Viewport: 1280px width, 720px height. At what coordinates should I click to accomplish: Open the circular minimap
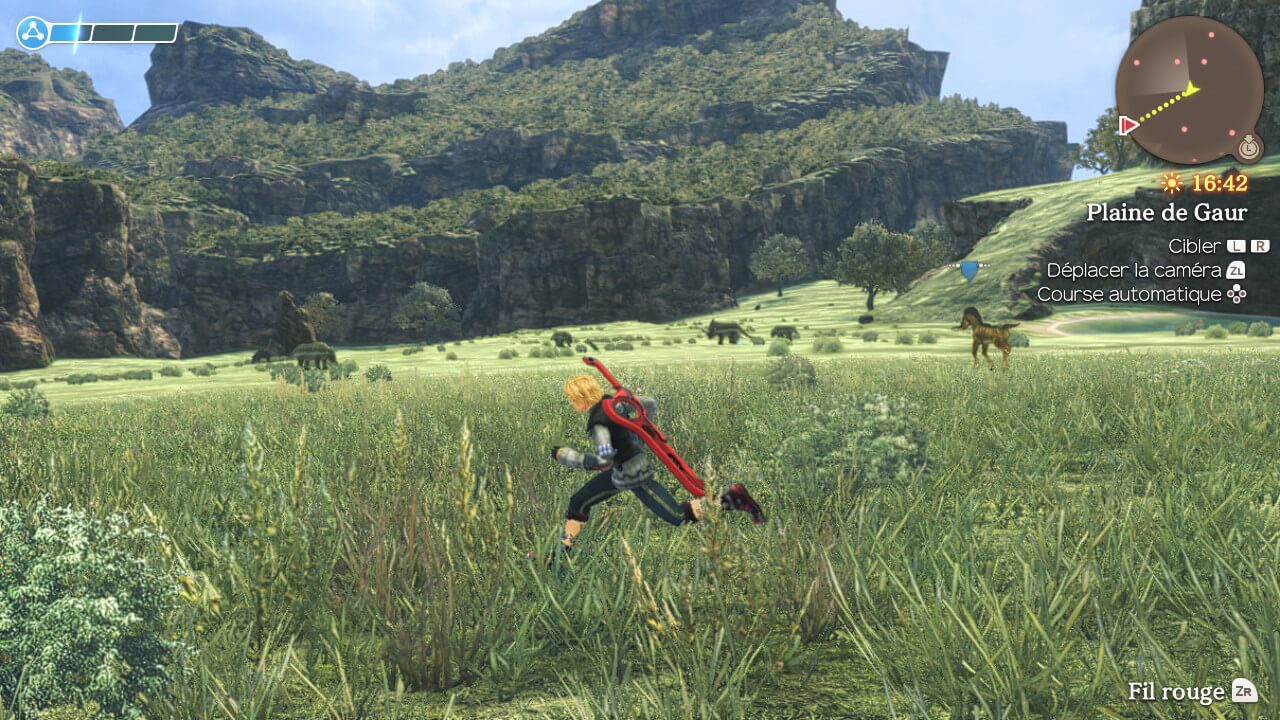[1189, 89]
